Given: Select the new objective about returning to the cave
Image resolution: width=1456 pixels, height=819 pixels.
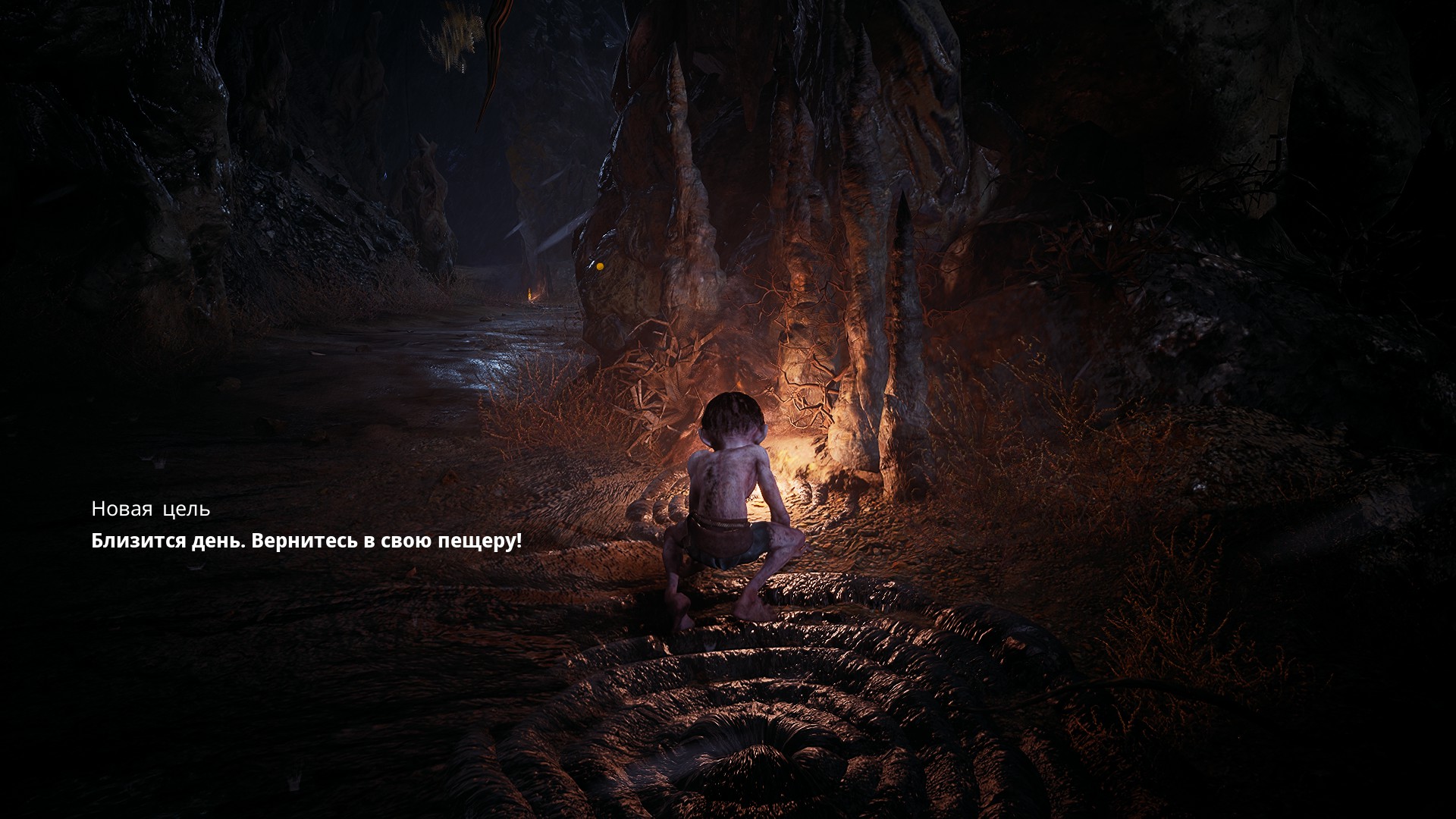Looking at the screenshot, I should pos(306,541).
